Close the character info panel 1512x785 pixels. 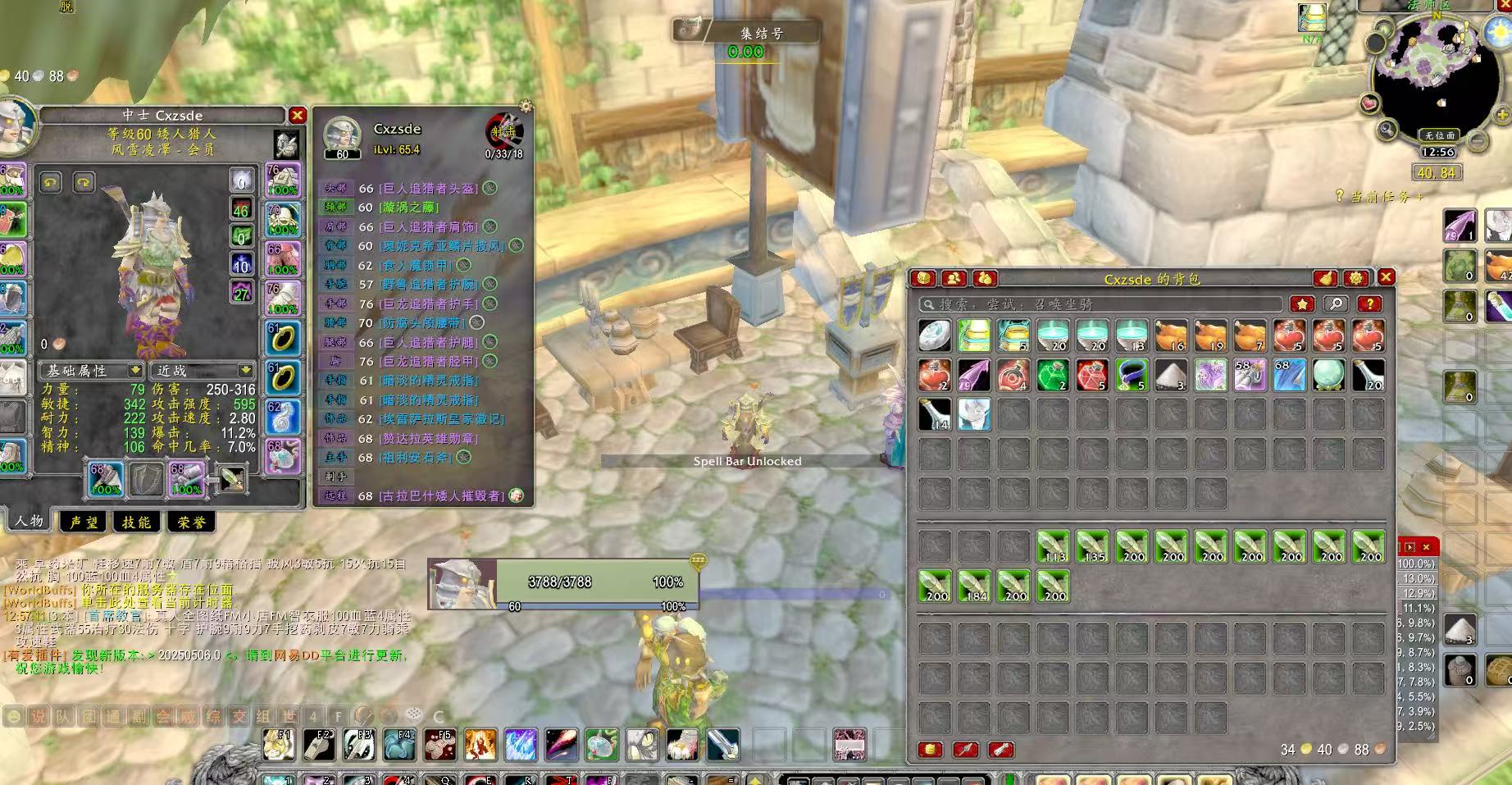coord(298,116)
